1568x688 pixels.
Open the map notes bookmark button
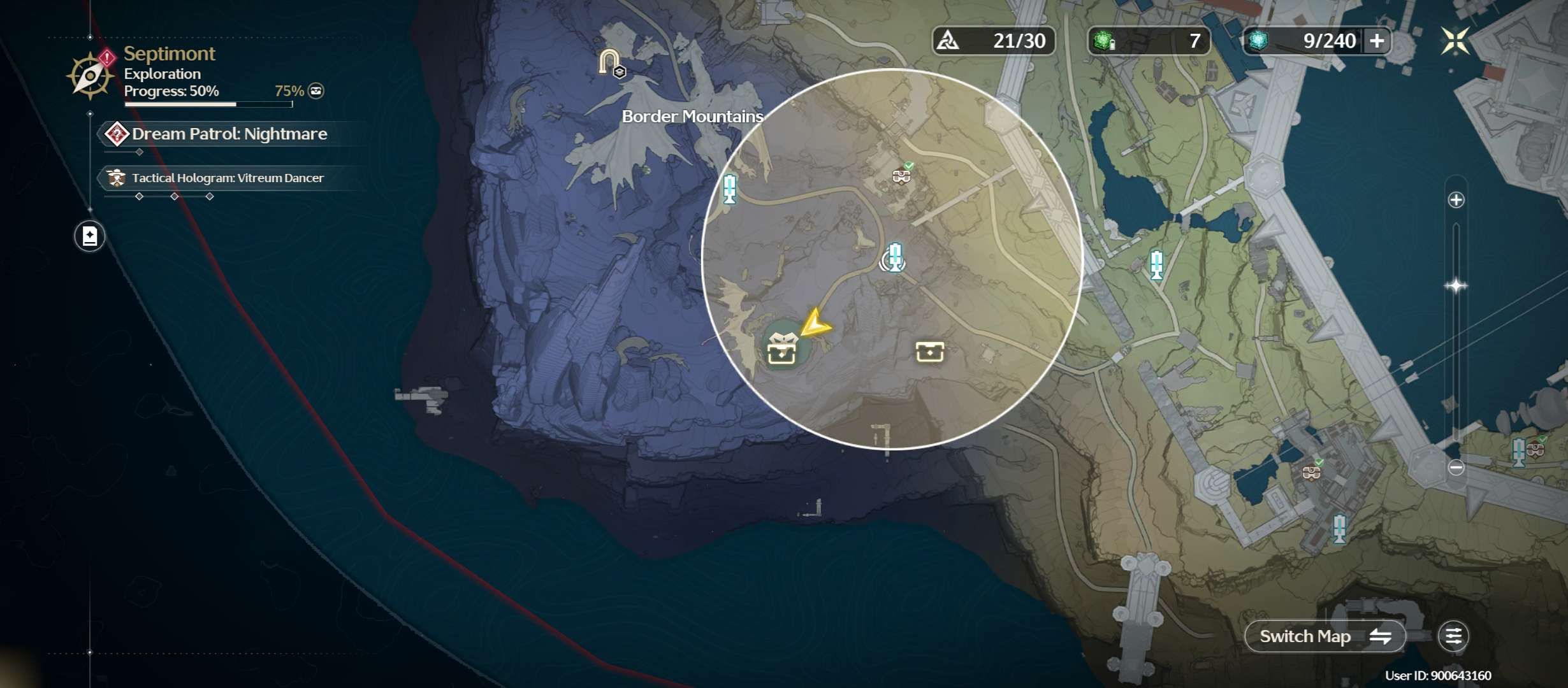click(90, 236)
